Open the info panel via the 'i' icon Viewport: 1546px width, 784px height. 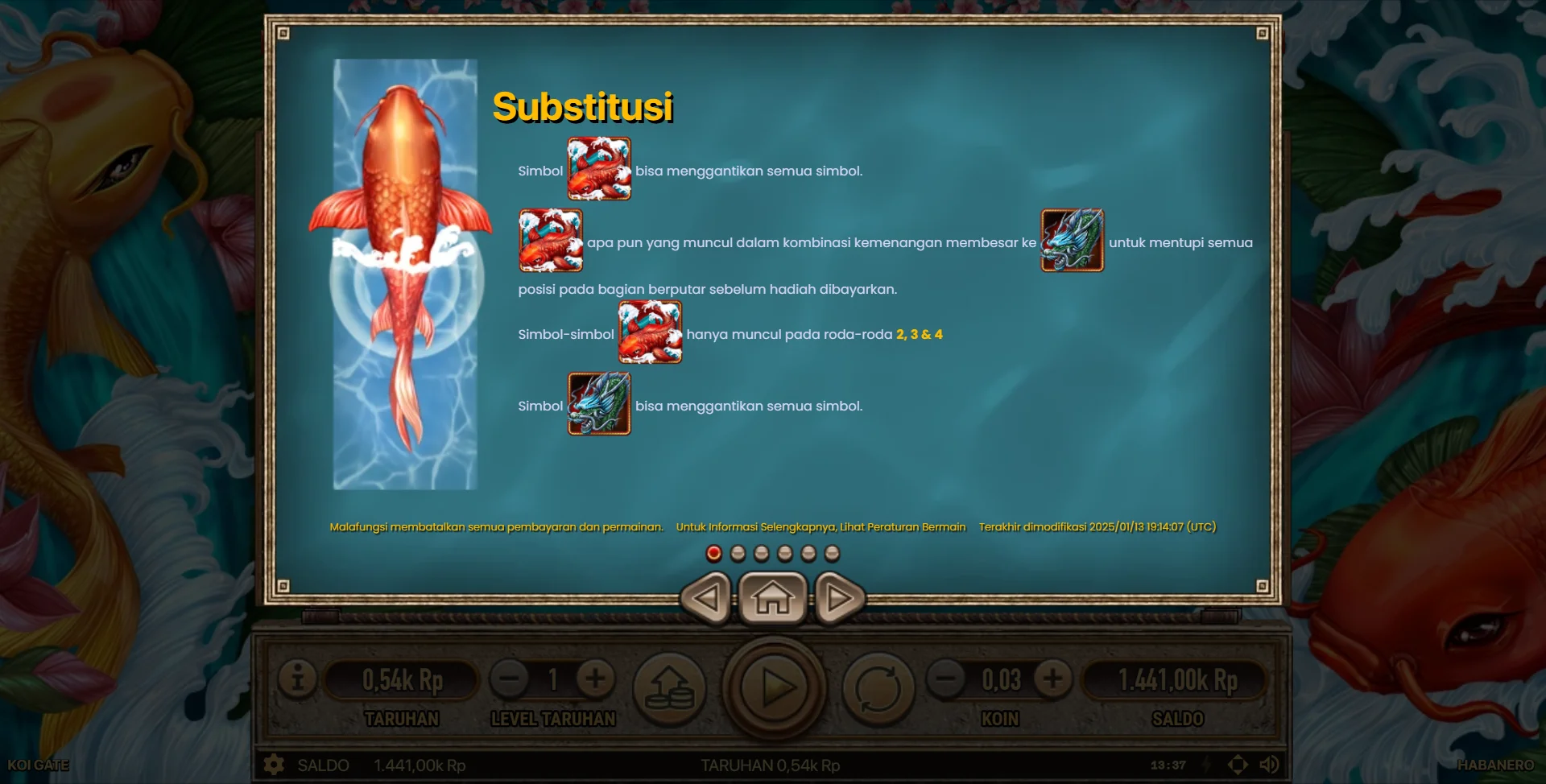[299, 679]
